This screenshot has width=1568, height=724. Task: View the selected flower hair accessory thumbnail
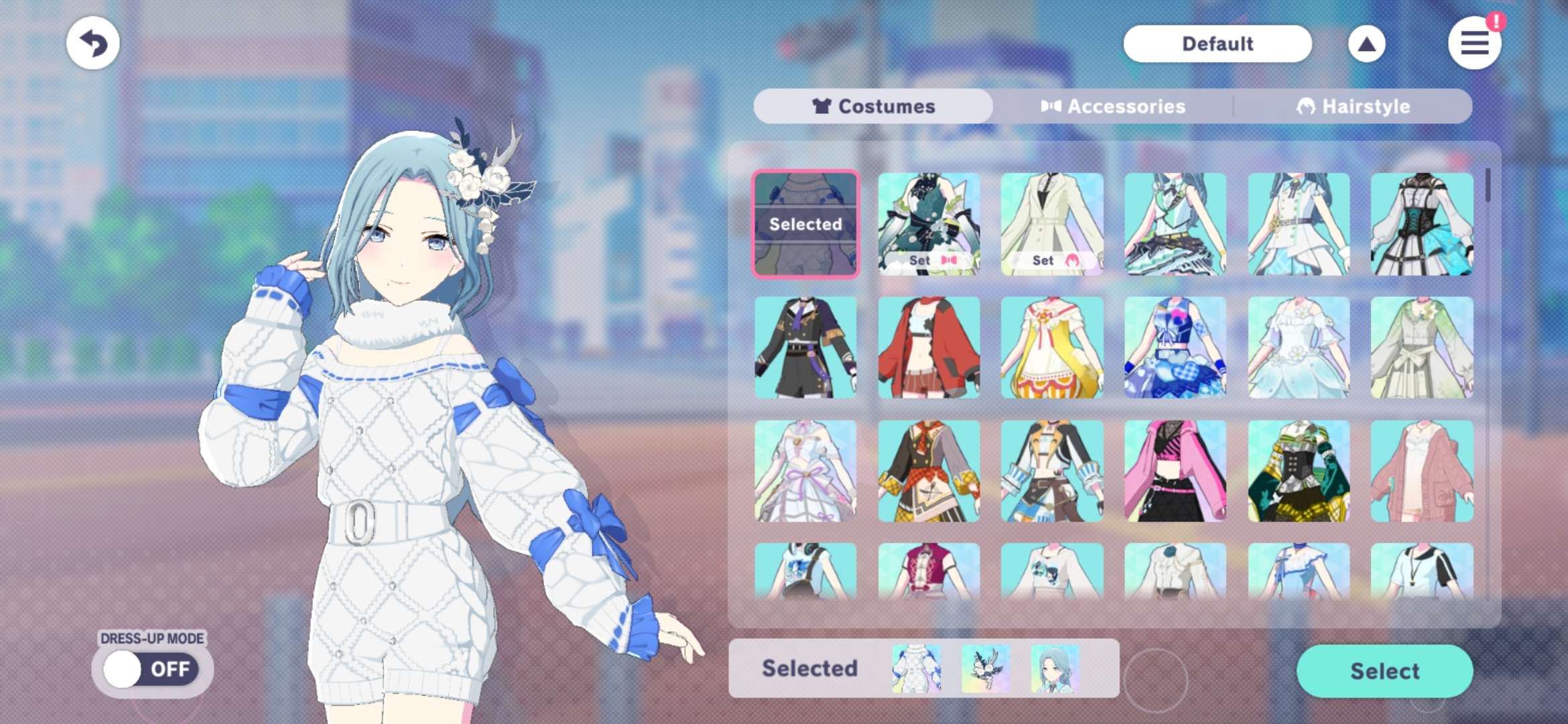click(x=985, y=668)
